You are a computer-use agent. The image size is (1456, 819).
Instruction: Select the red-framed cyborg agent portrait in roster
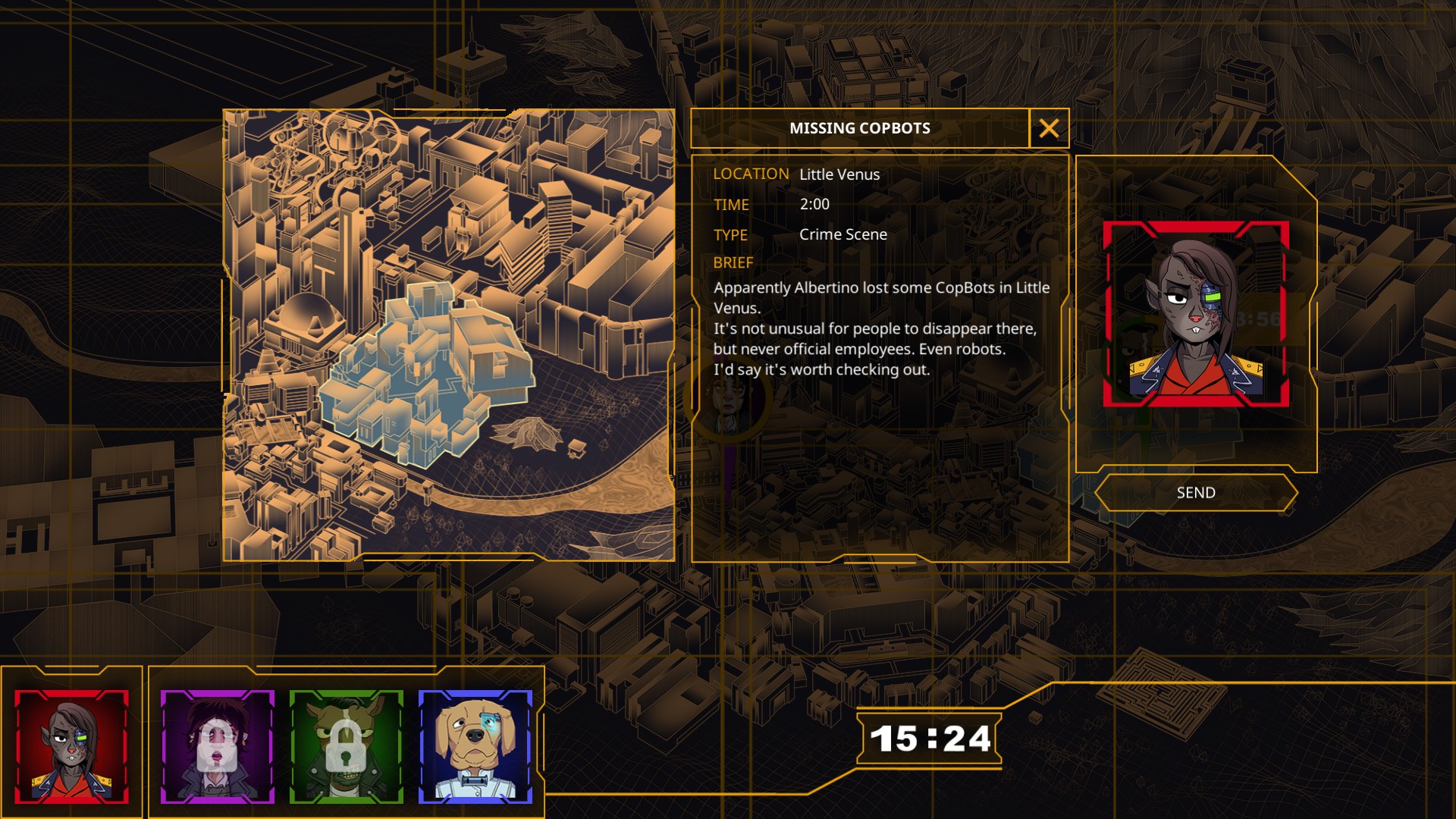tap(72, 747)
